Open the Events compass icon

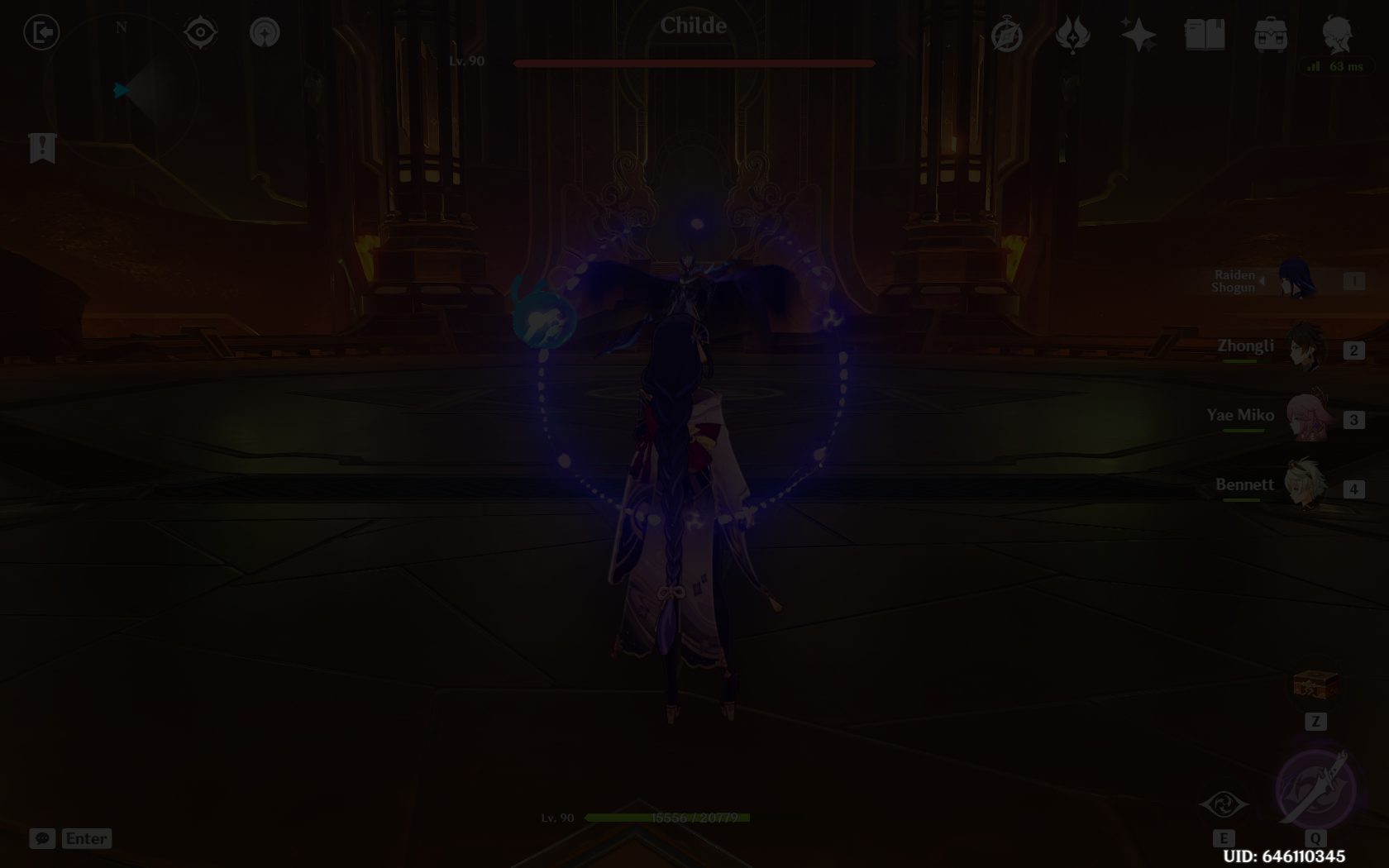(1007, 33)
